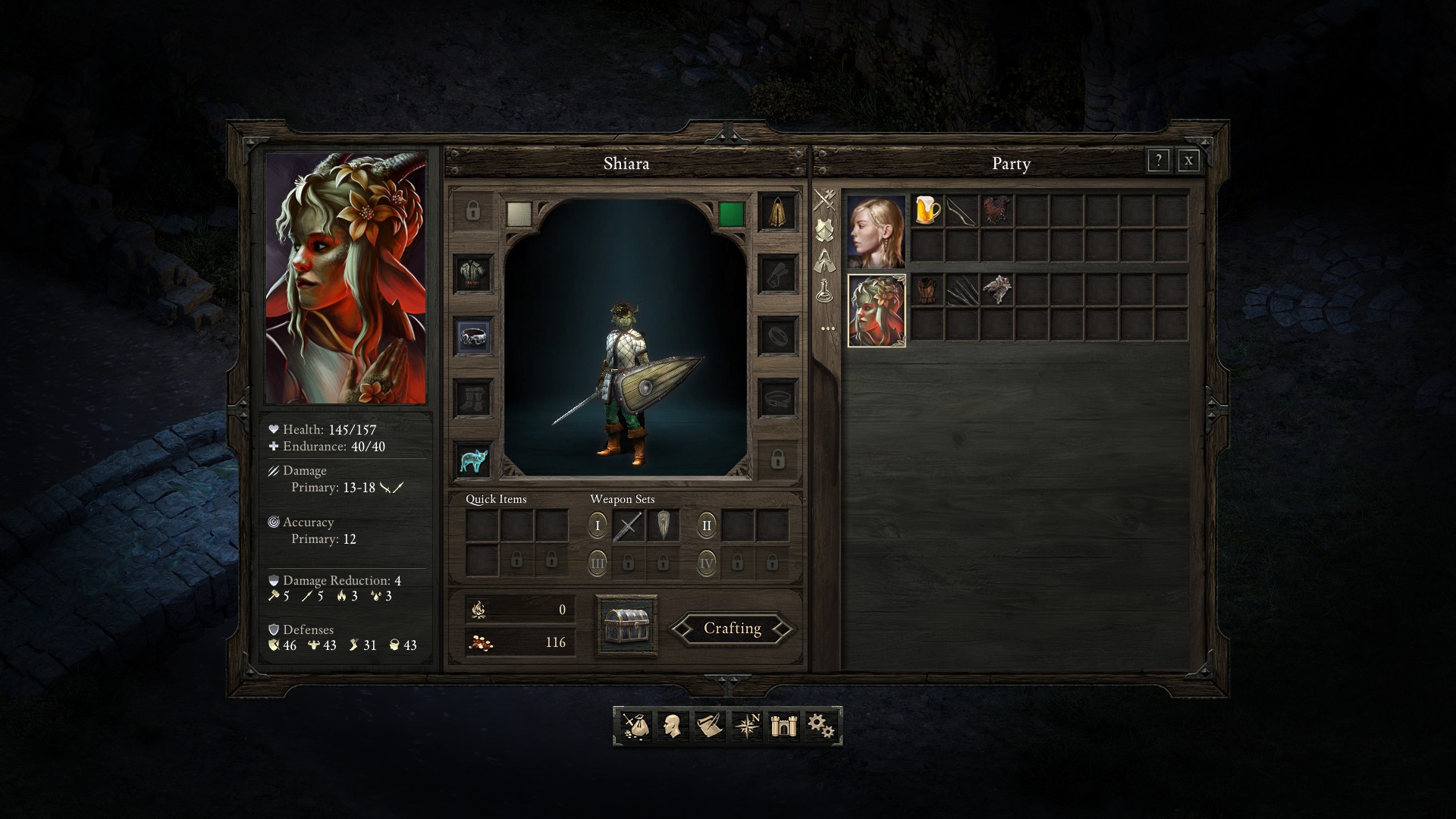Viewport: 1456px width, 819px height.
Task: Open the Crafting menu
Action: 732,629
